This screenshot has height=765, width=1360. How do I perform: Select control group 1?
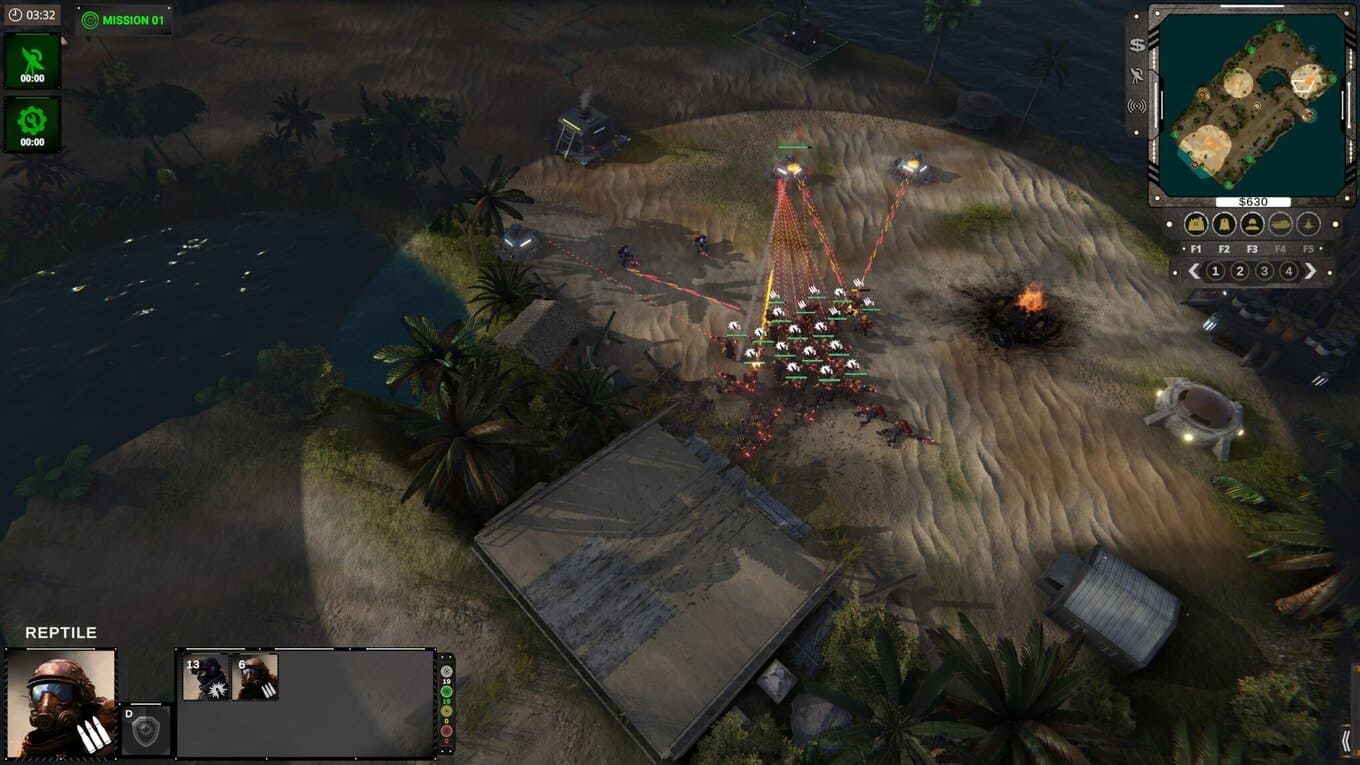coord(1215,271)
